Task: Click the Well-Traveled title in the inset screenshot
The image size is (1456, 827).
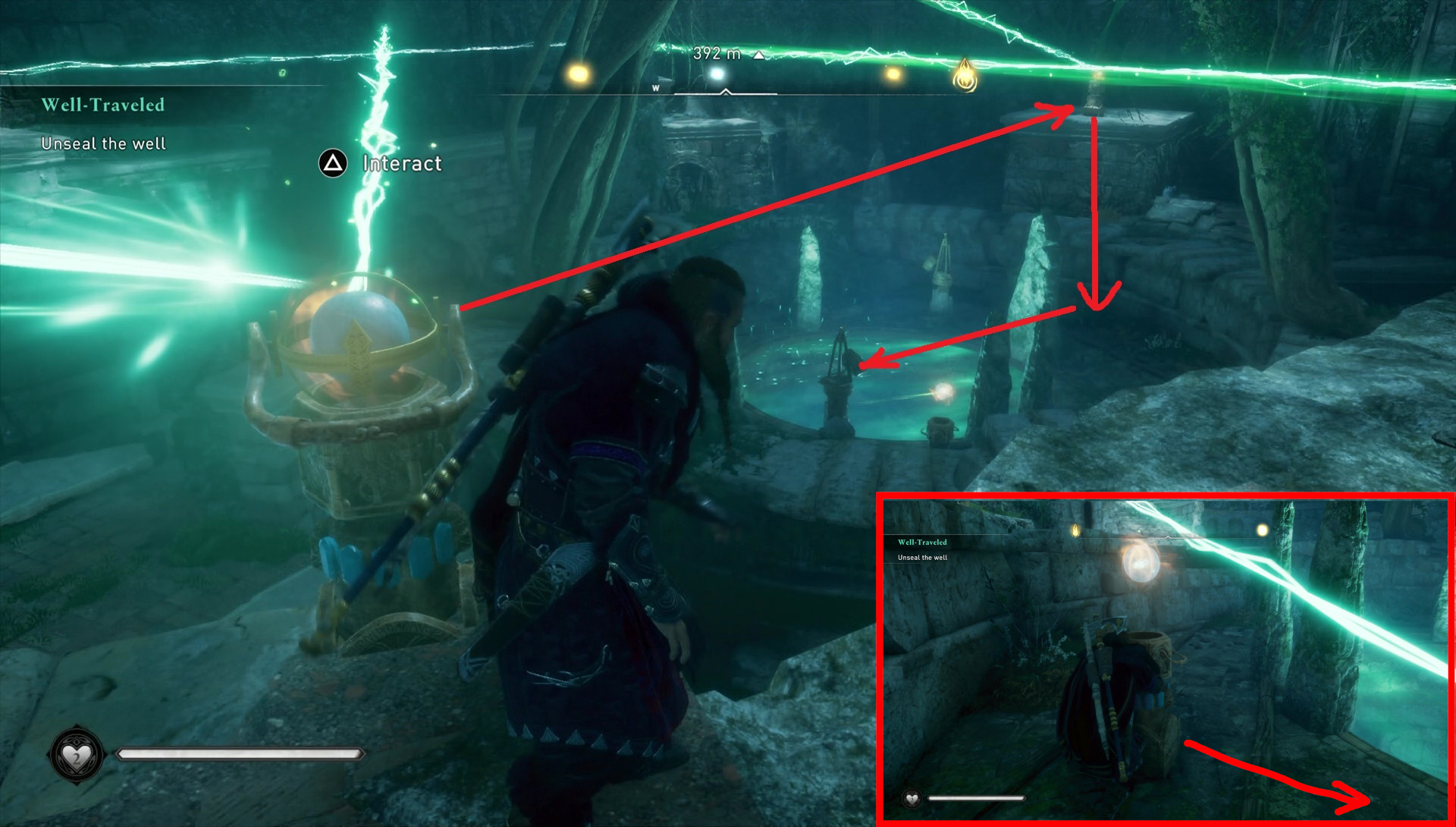Action: (922, 542)
